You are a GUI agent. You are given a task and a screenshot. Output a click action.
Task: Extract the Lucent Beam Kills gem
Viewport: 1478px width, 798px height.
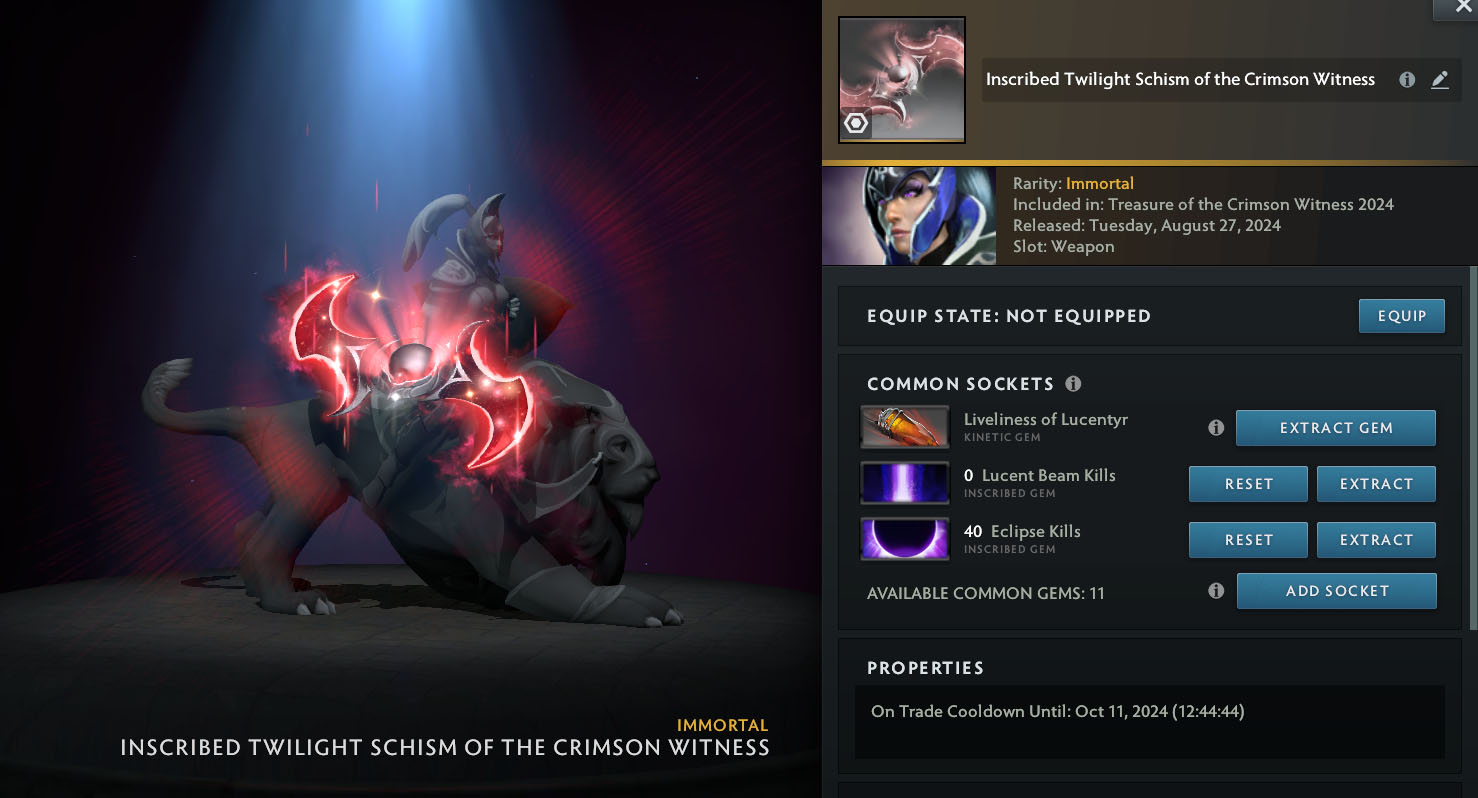[x=1376, y=484]
